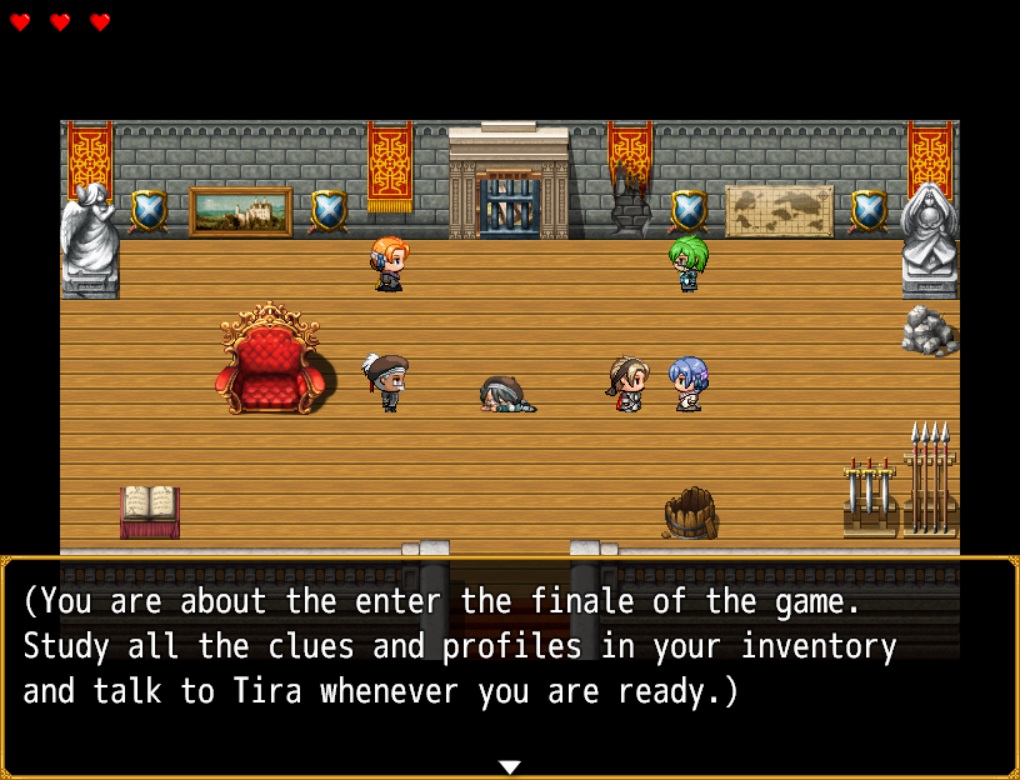Advance dialogue with the white continue arrow
Screen dimensions: 1020x780
click(510, 767)
